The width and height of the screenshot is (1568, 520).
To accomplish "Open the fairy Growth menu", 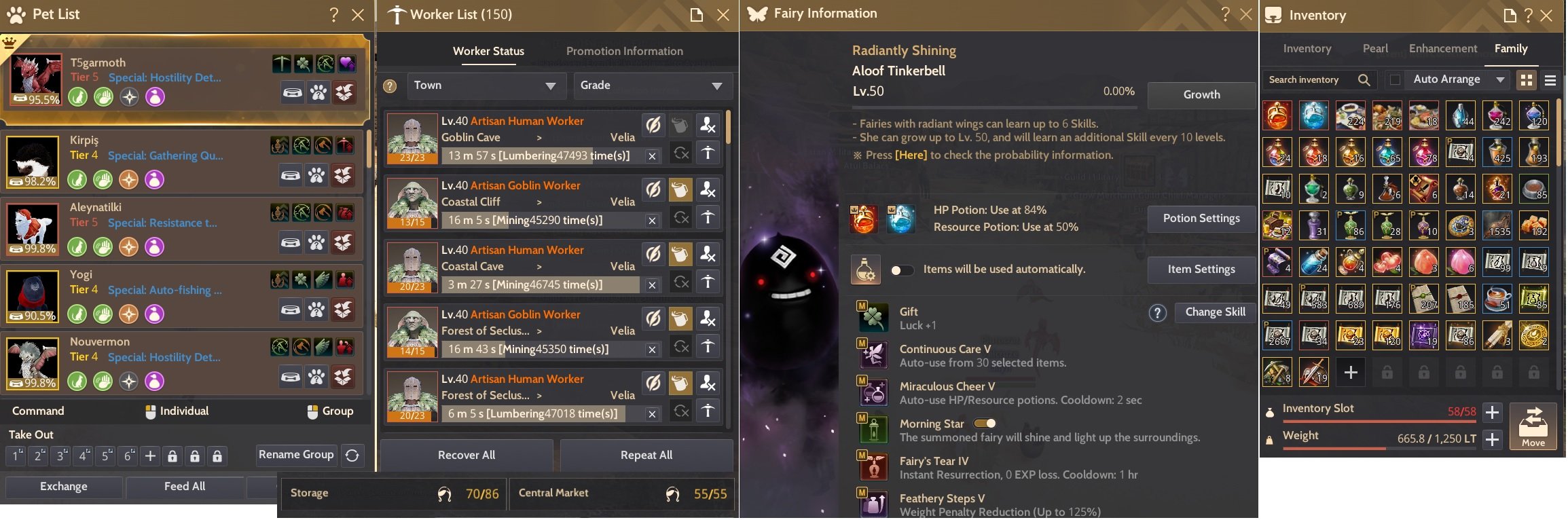I will [x=1201, y=95].
